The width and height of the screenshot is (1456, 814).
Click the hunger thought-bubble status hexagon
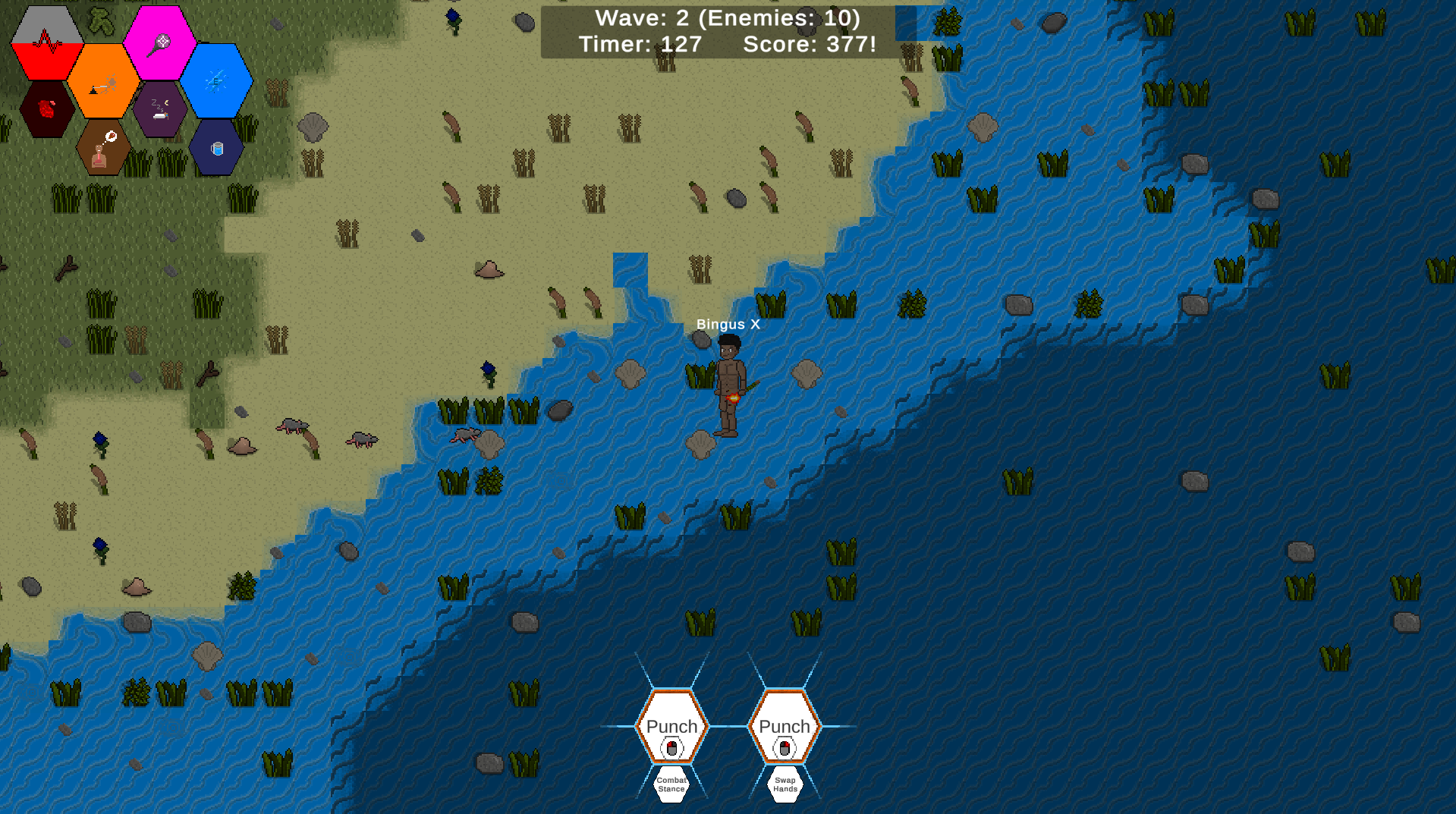tap(101, 149)
